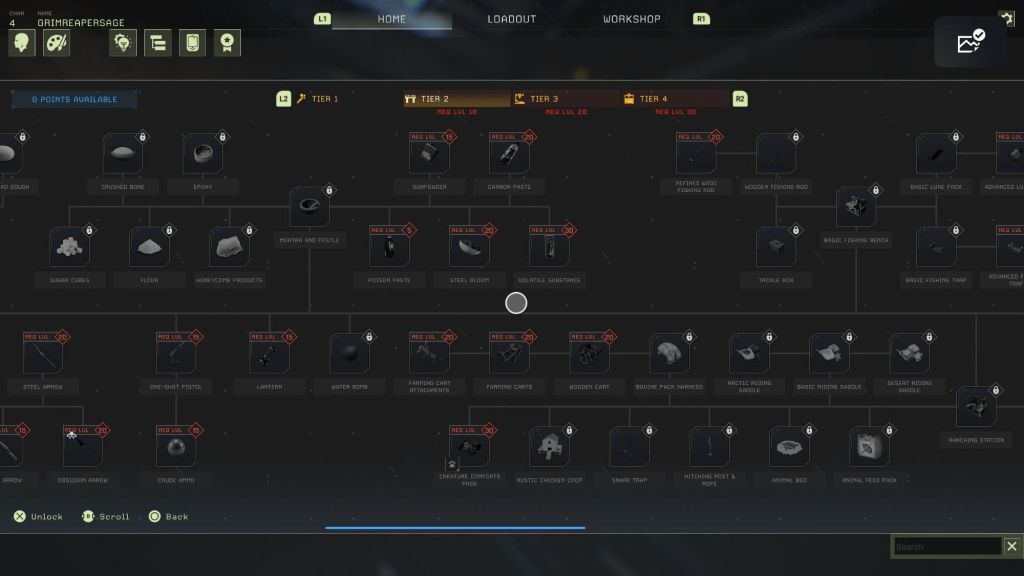Select the Water Bomb node
The height and width of the screenshot is (576, 1024).
(349, 354)
